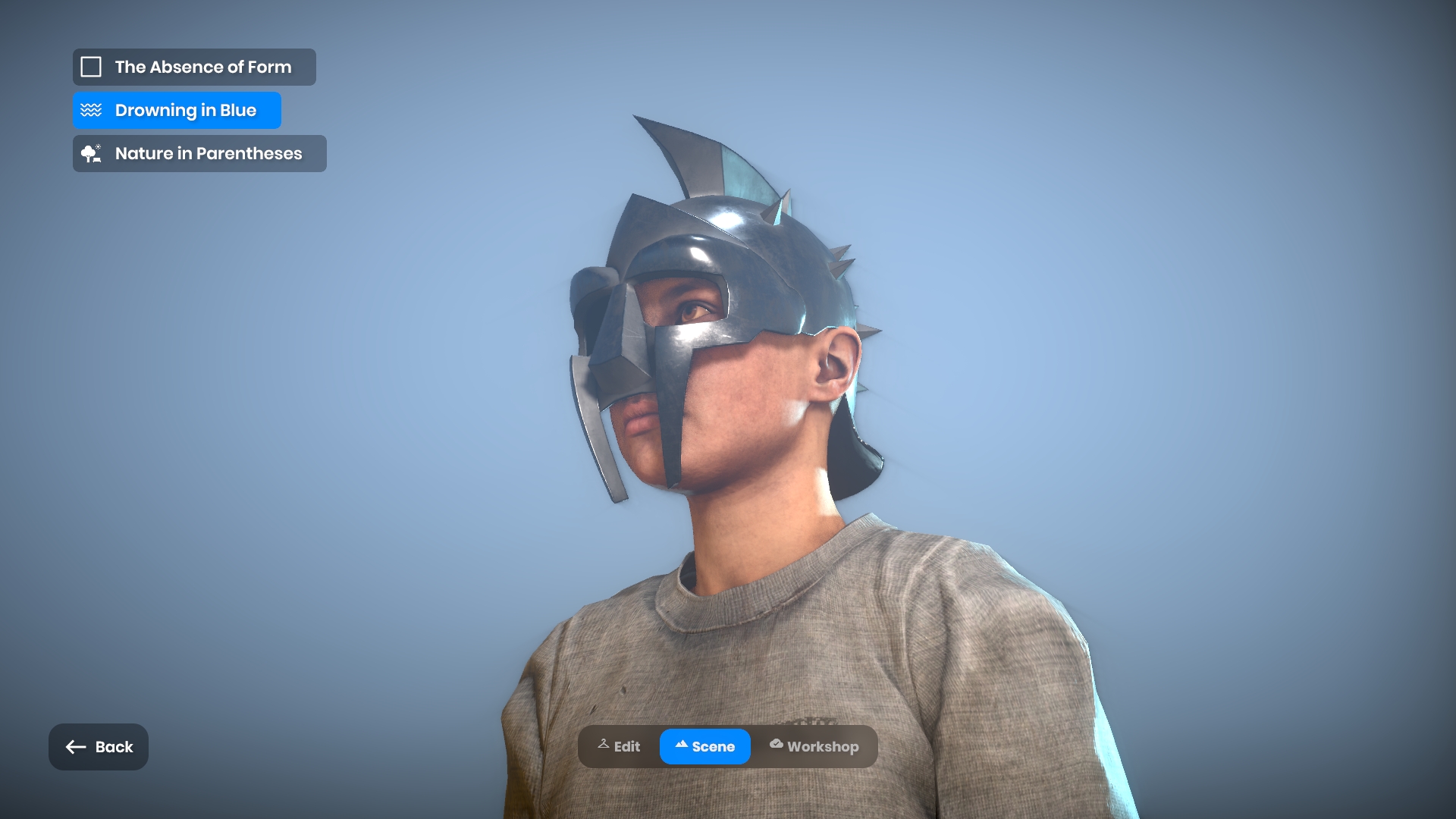Show the Workshop tab
Viewport: 1456px width, 819px height.
[814, 747]
